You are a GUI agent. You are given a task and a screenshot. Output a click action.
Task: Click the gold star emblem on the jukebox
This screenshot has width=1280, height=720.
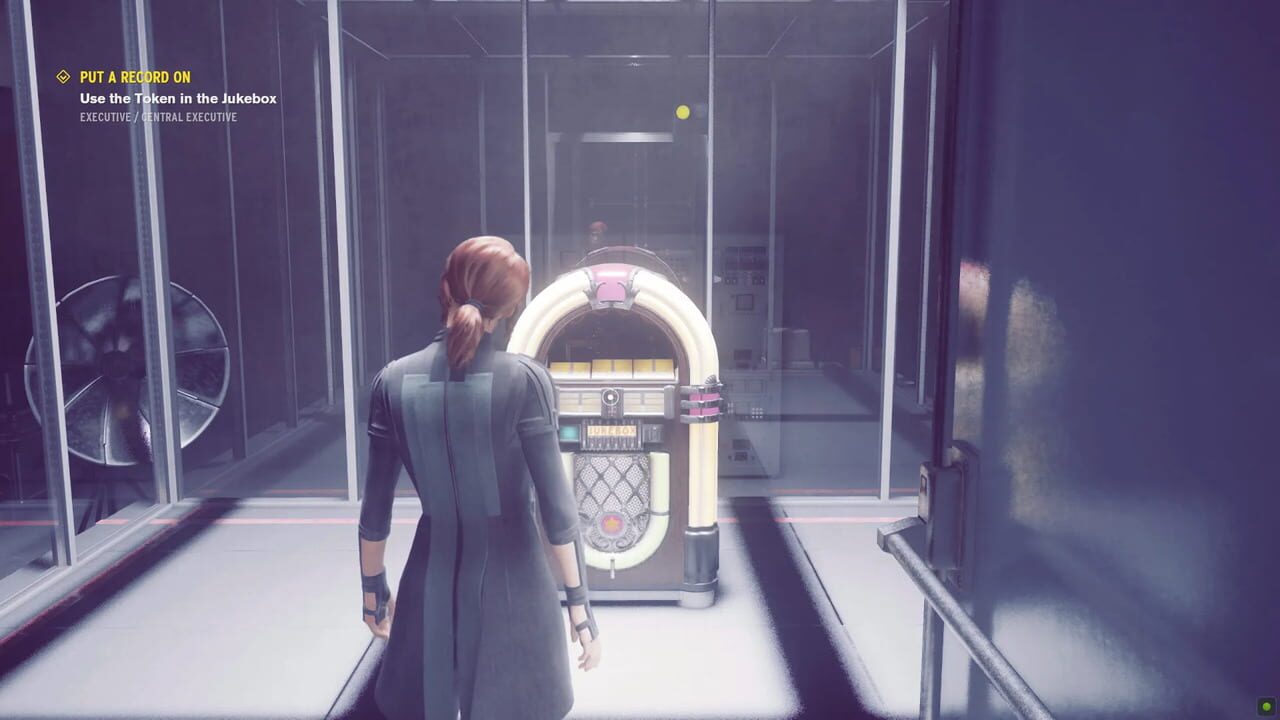(x=611, y=521)
